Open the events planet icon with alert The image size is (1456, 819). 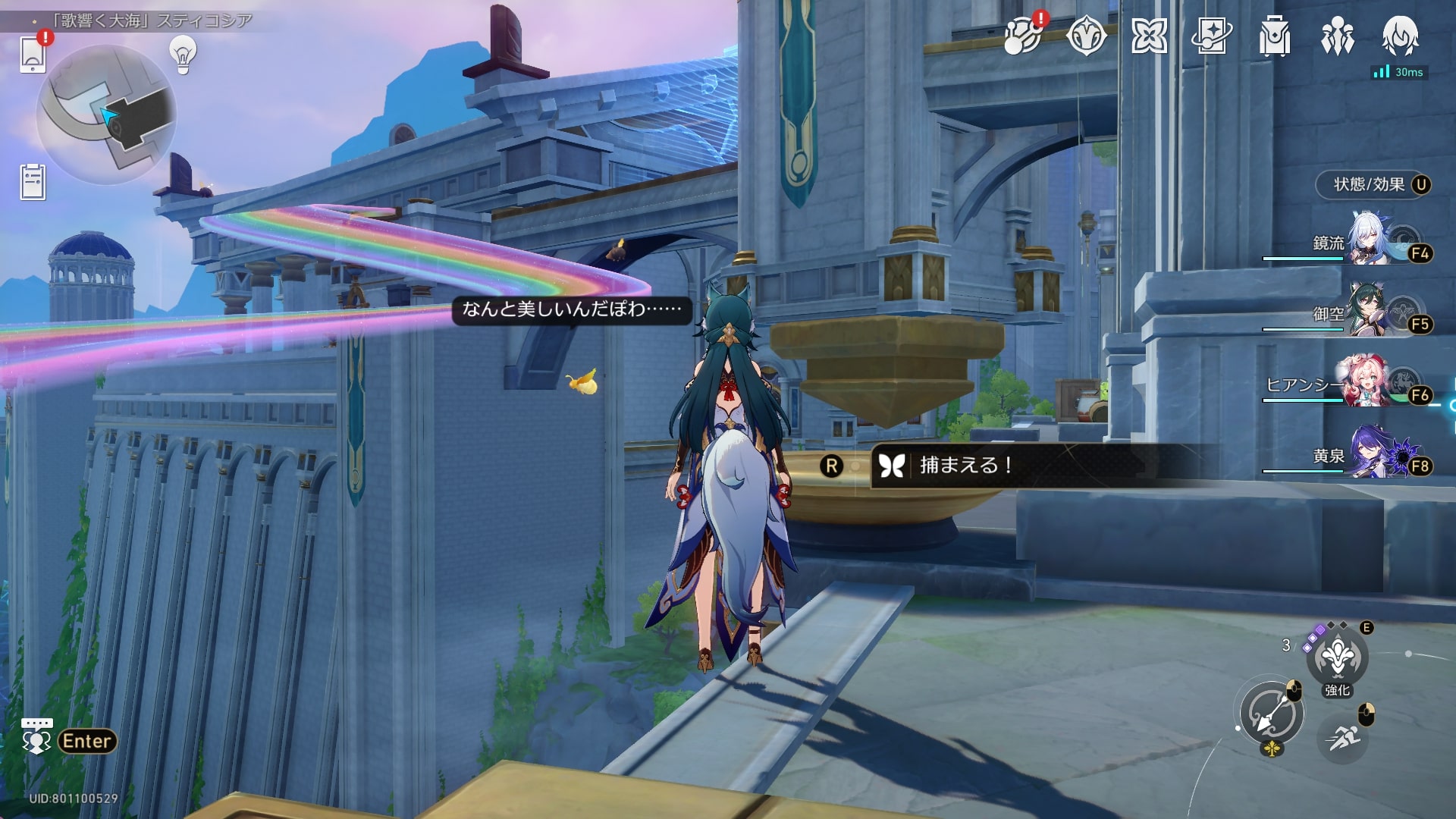tap(1022, 36)
